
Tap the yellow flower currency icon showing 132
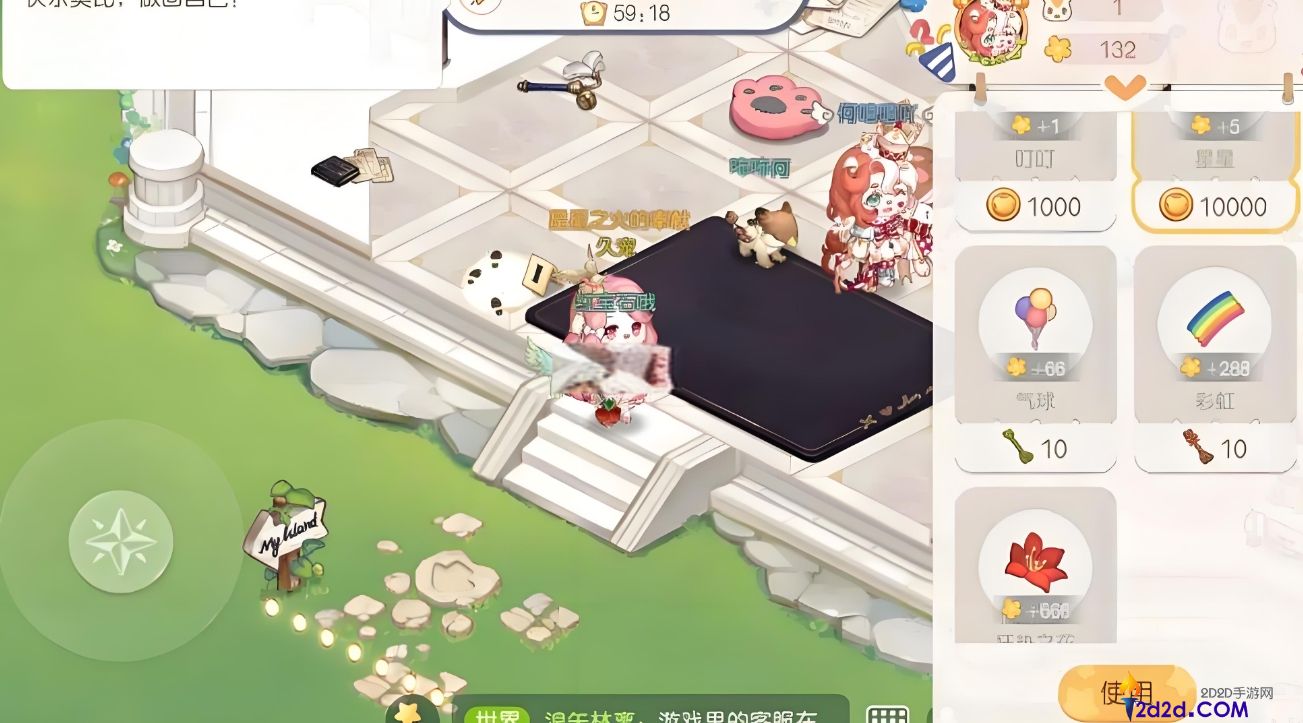coord(1057,47)
